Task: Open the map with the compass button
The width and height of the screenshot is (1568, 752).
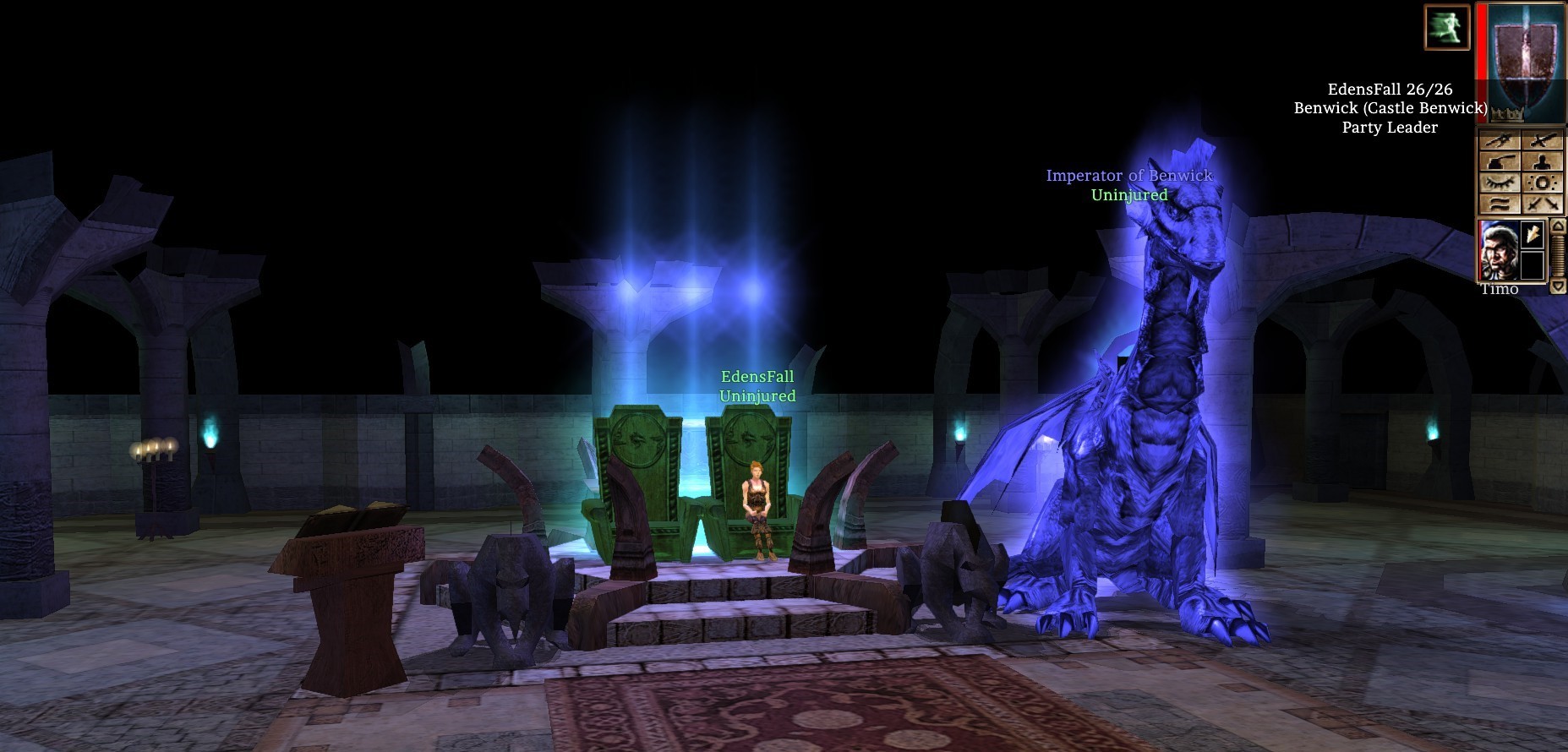Action: coord(1499,140)
